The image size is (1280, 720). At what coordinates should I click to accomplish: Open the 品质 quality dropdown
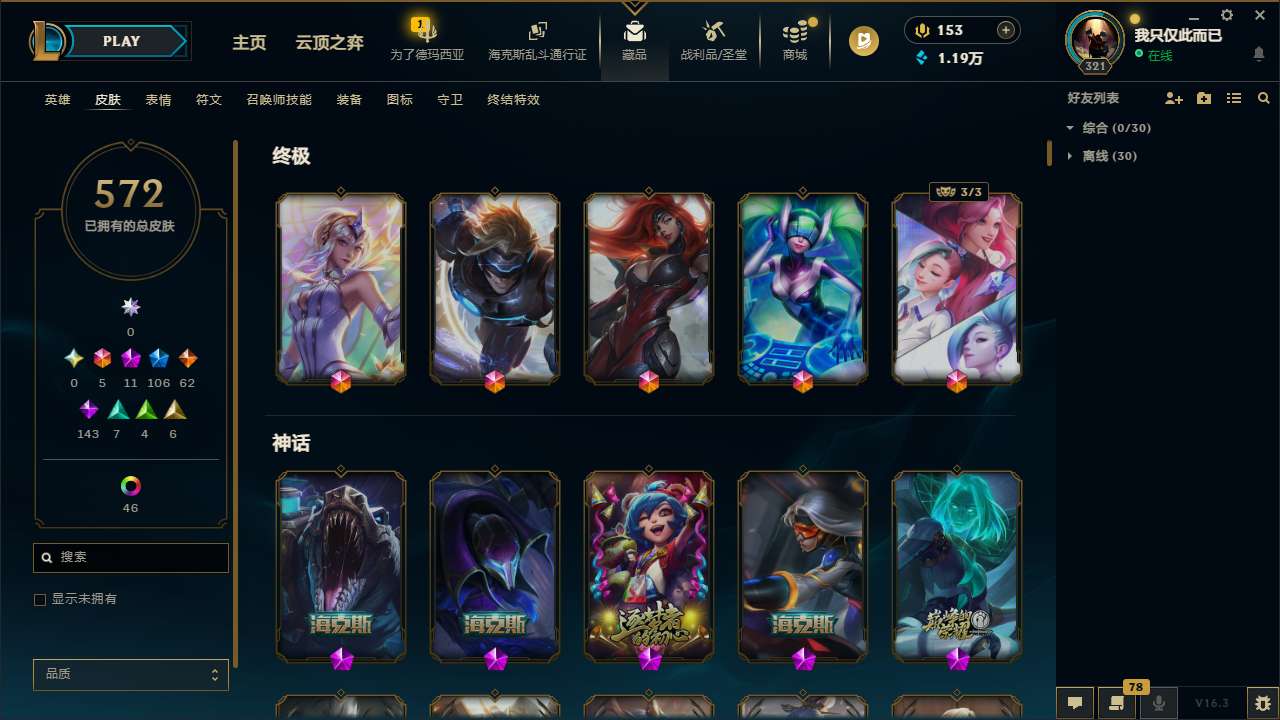pyautogui.click(x=130, y=674)
